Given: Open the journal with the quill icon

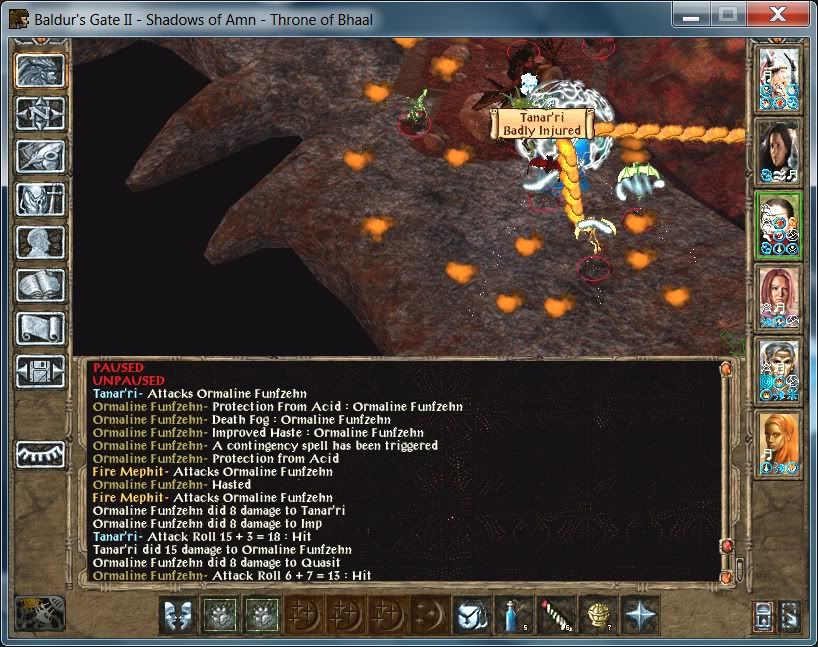Looking at the screenshot, I should click(x=41, y=156).
